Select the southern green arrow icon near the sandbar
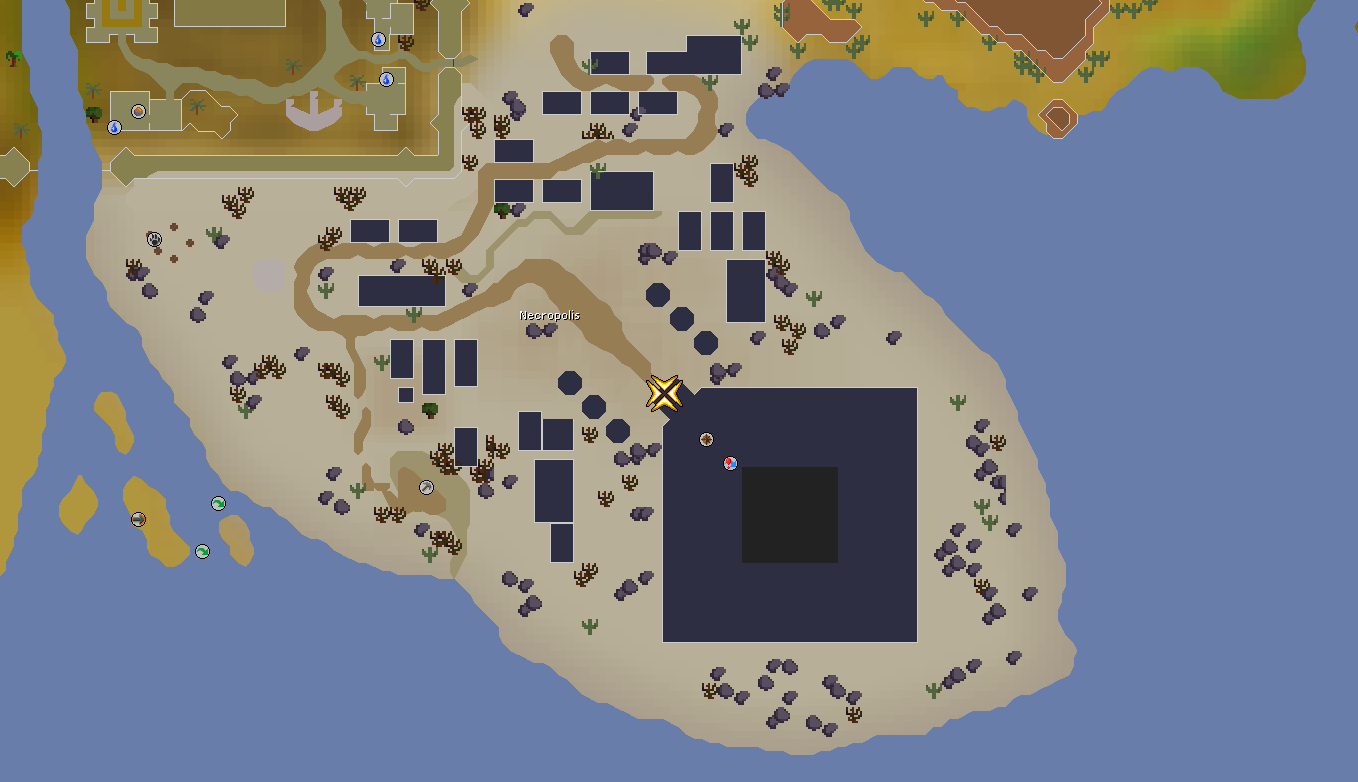1358x782 pixels. click(x=202, y=551)
